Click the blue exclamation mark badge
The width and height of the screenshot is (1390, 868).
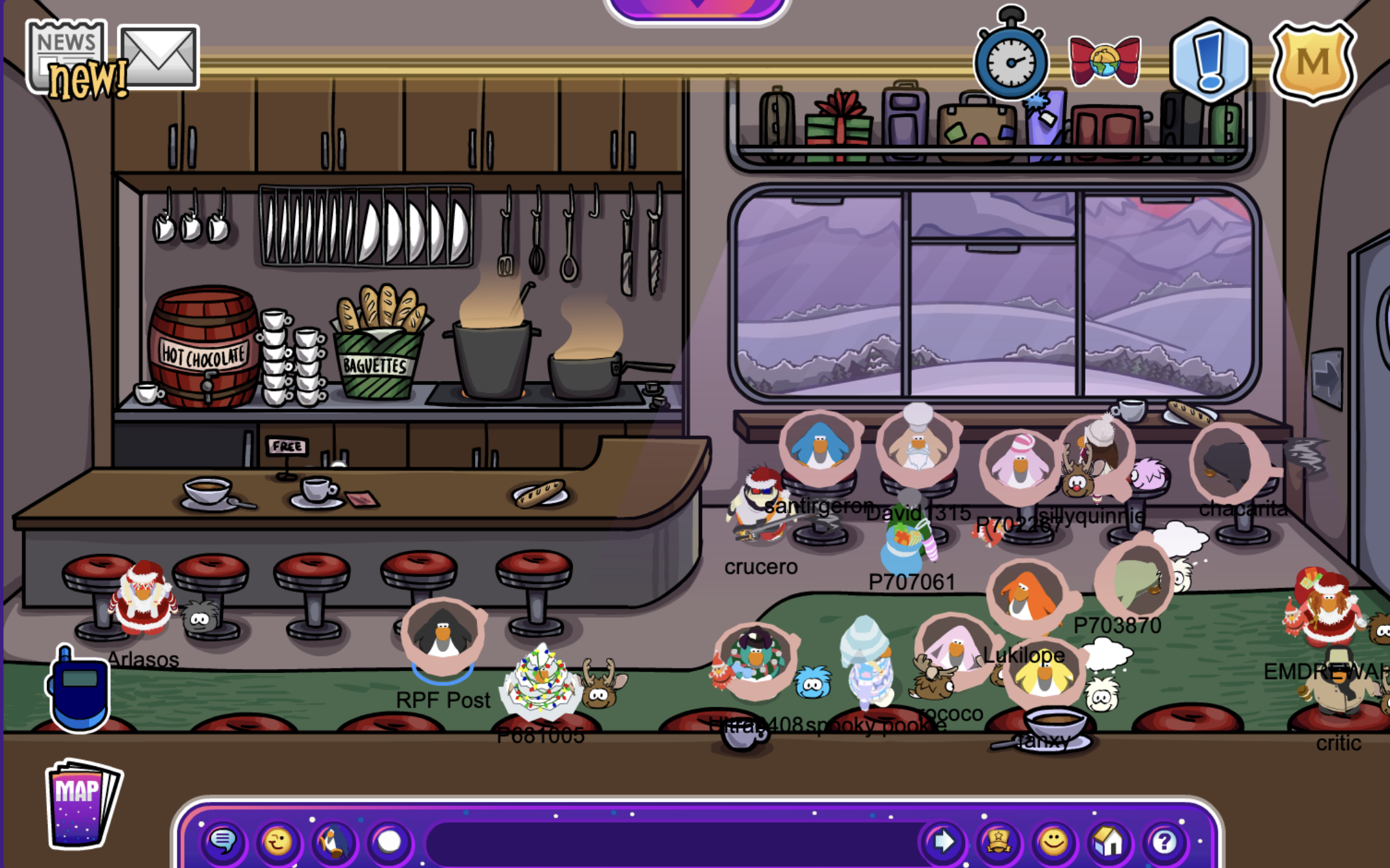coord(1210,61)
